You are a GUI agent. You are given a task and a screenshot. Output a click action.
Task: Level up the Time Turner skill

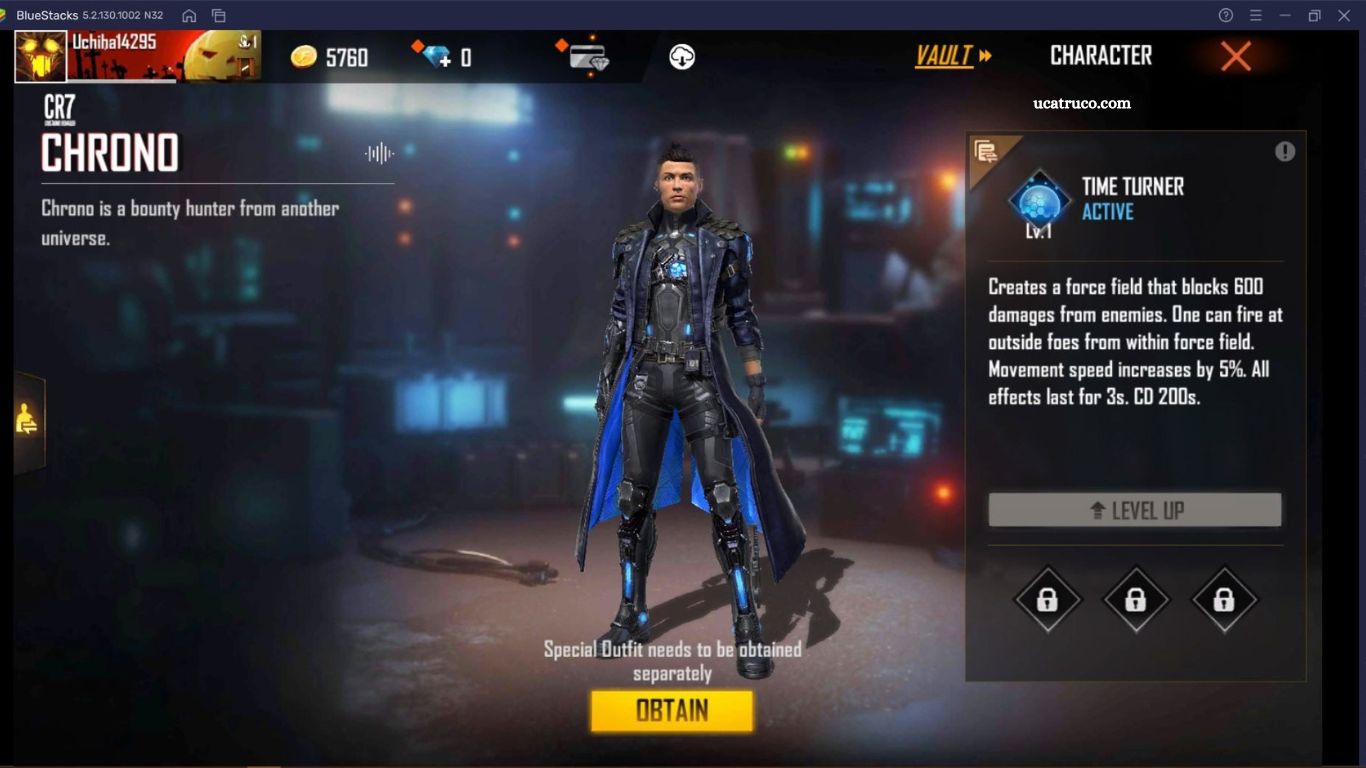(1134, 510)
